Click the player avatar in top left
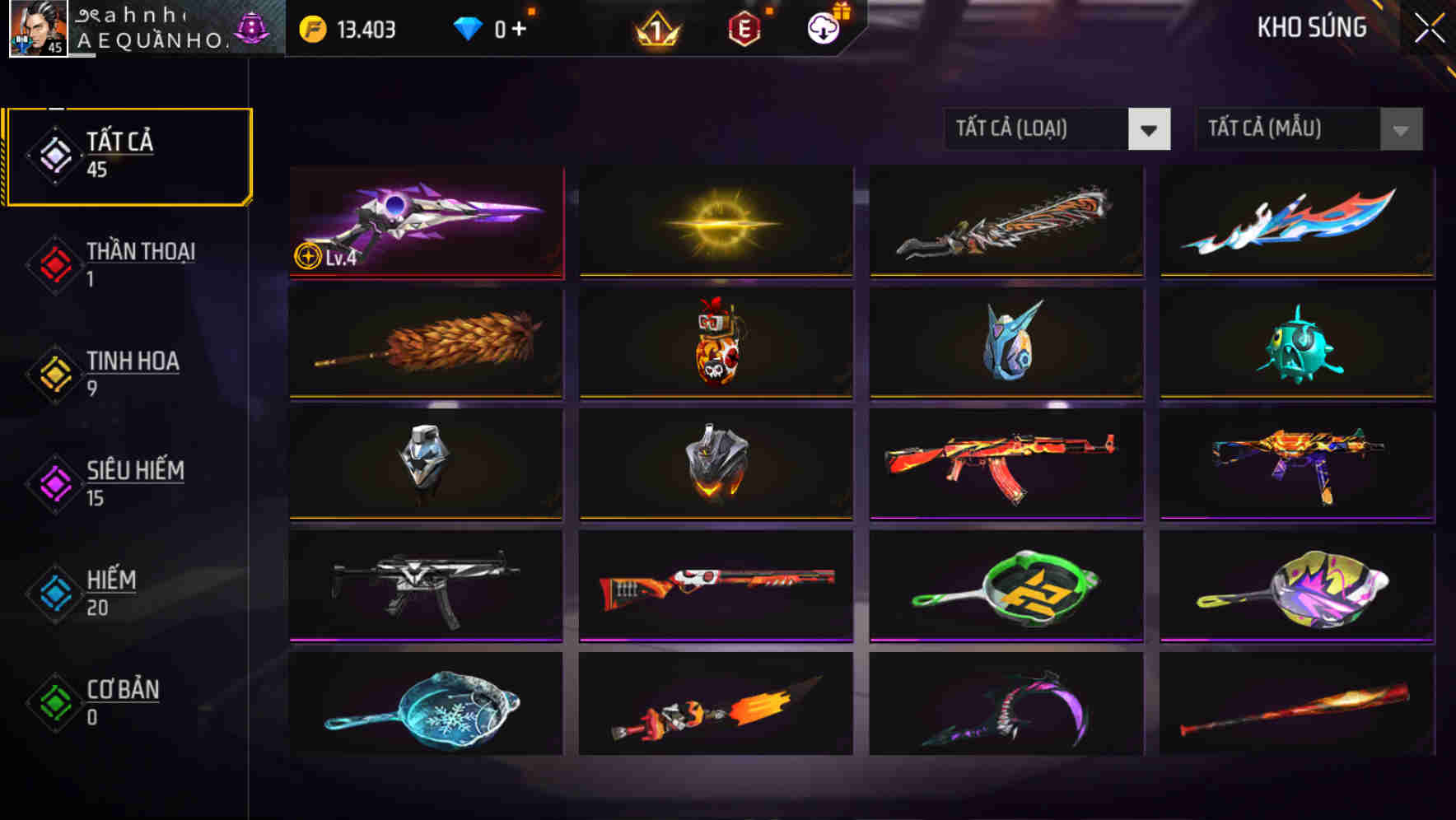The width and height of the screenshot is (1456, 820). tap(37, 29)
